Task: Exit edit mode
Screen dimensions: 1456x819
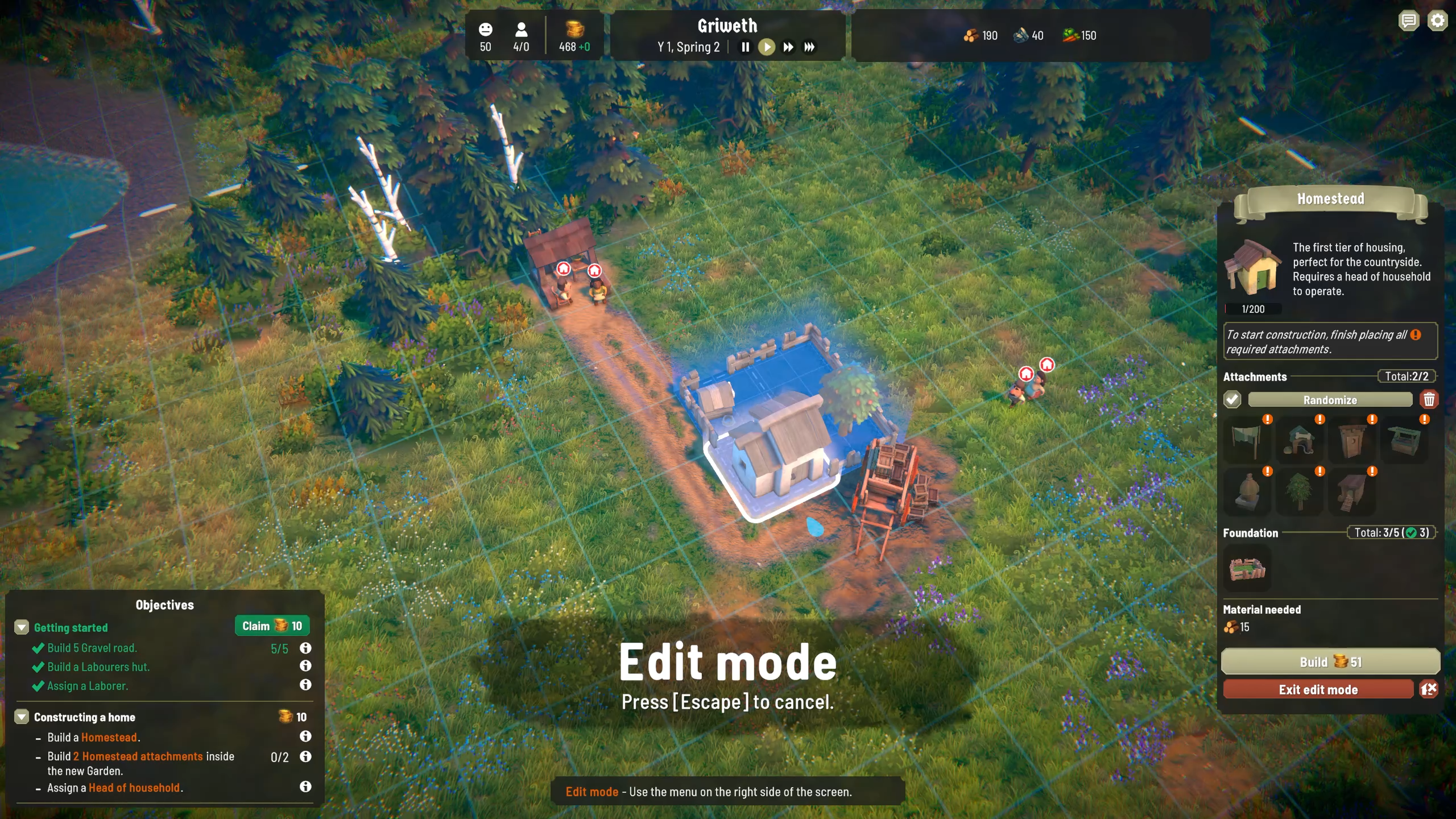Action: coord(1318,690)
